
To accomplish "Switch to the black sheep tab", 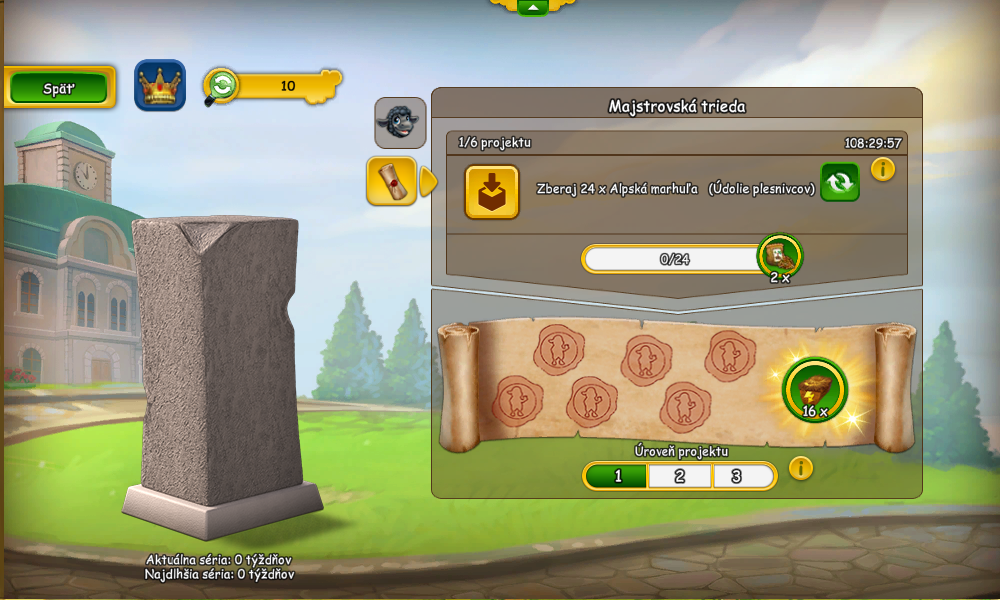I will point(400,123).
